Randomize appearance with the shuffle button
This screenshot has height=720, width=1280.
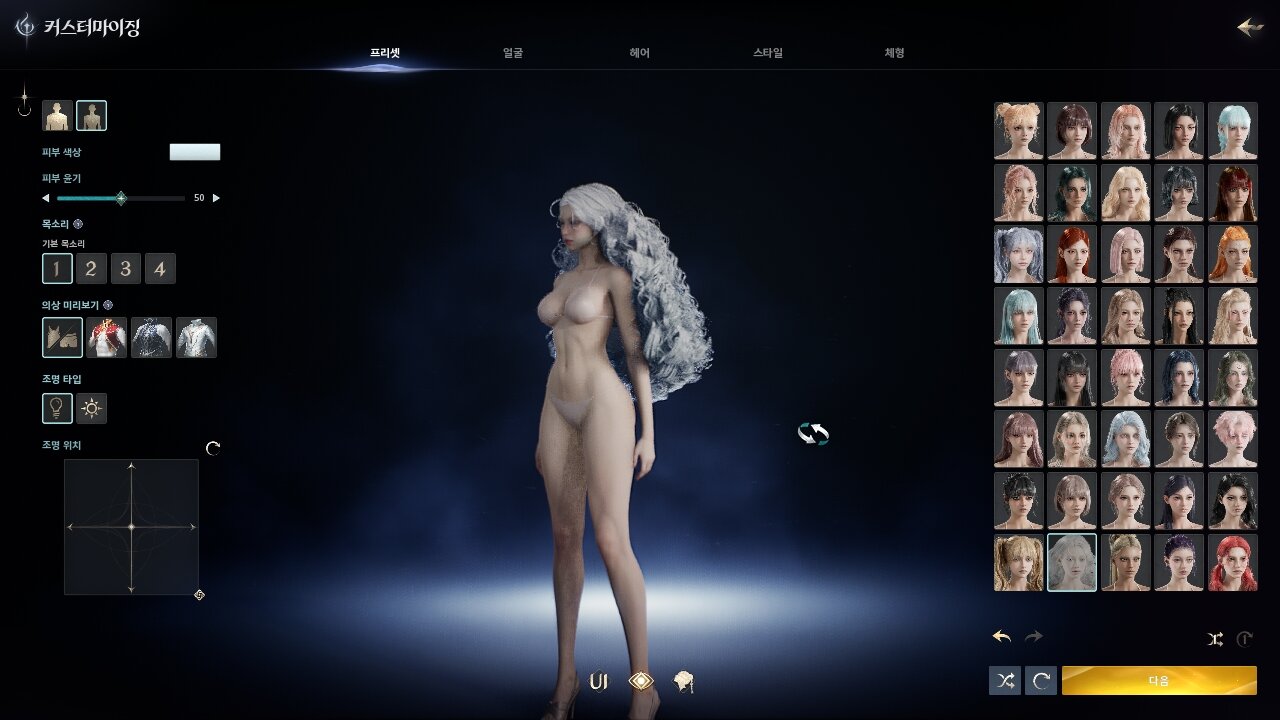(1005, 681)
